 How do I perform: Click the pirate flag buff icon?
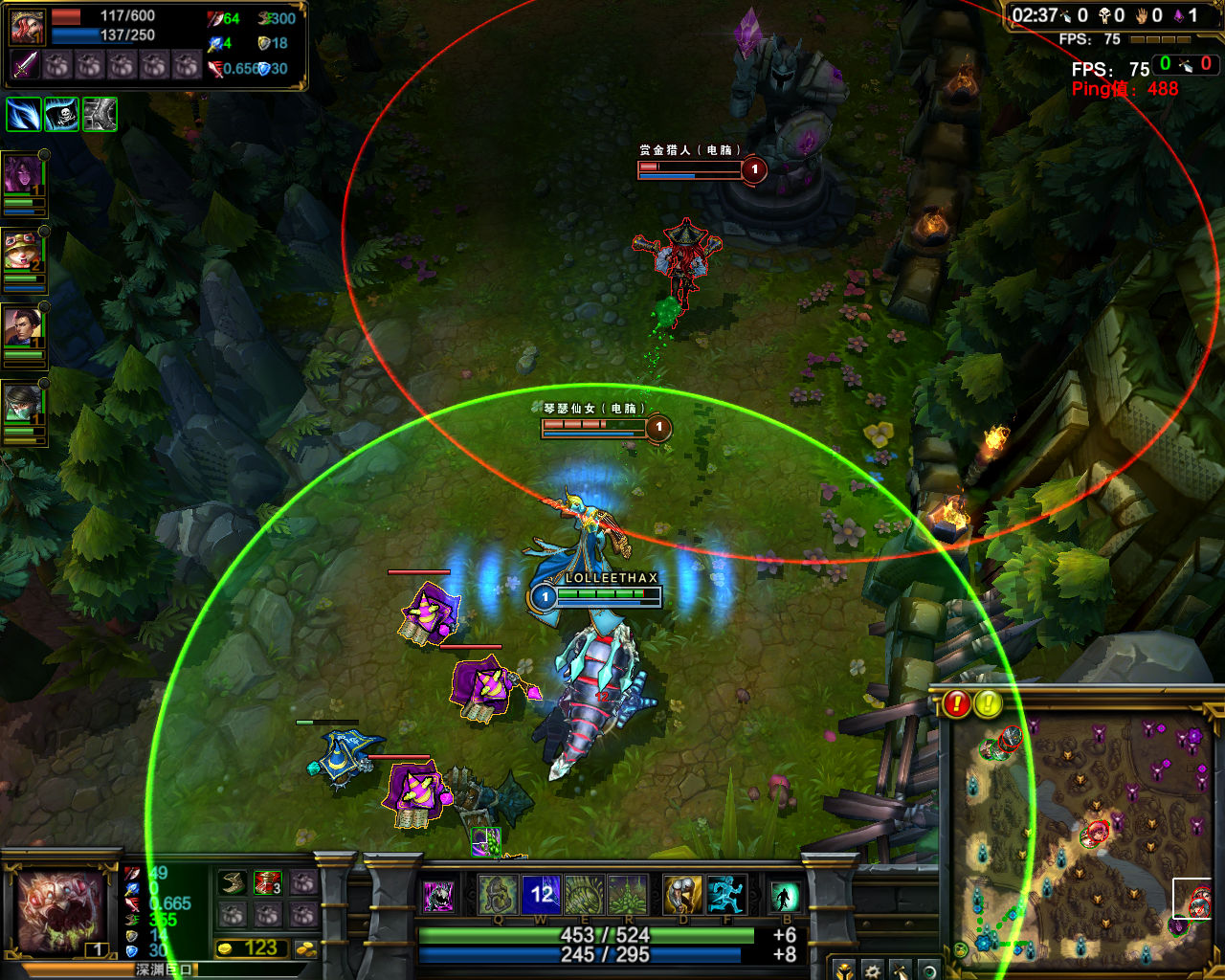pos(60,114)
